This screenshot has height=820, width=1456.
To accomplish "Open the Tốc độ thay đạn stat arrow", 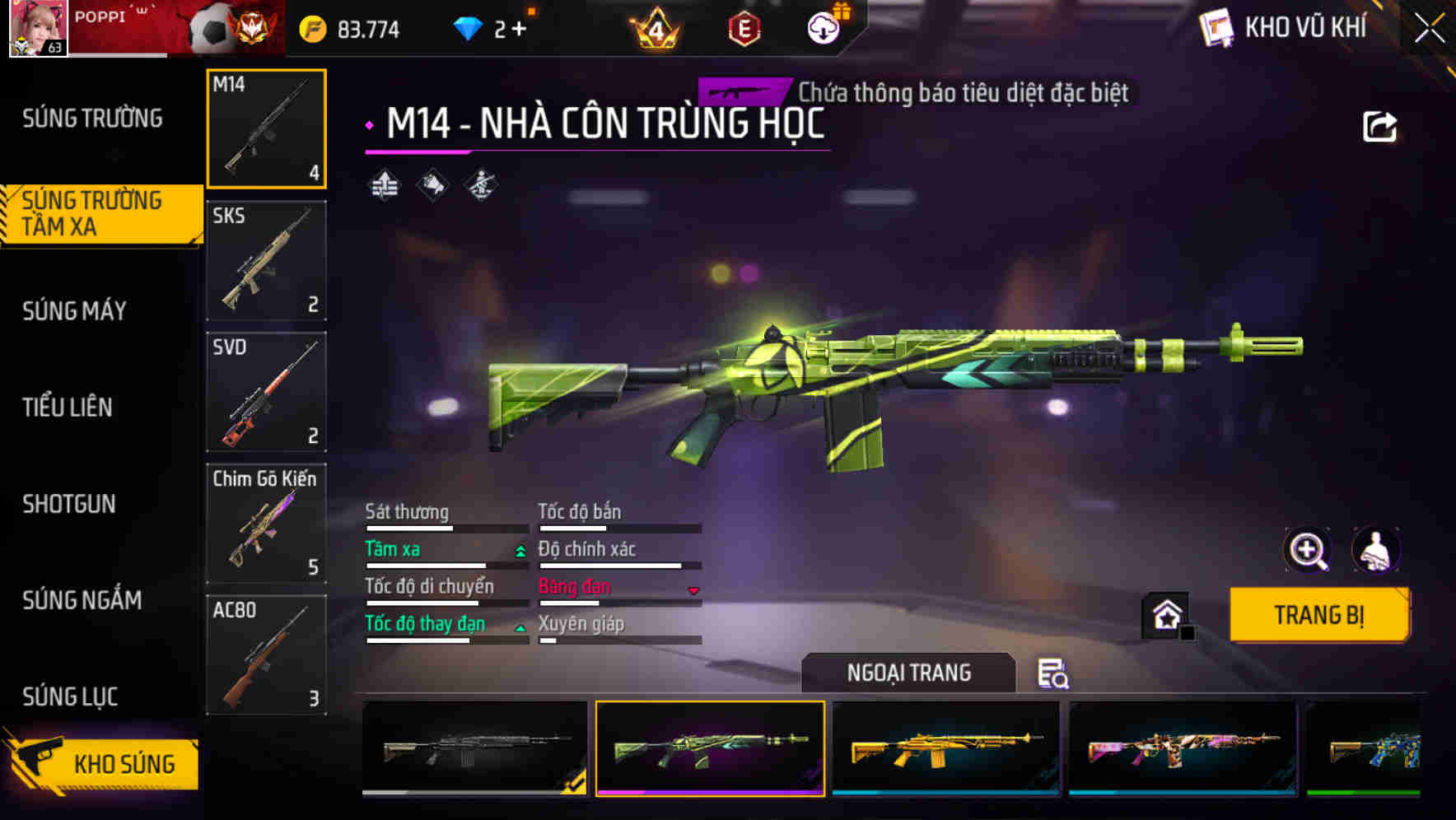I will coord(520,627).
